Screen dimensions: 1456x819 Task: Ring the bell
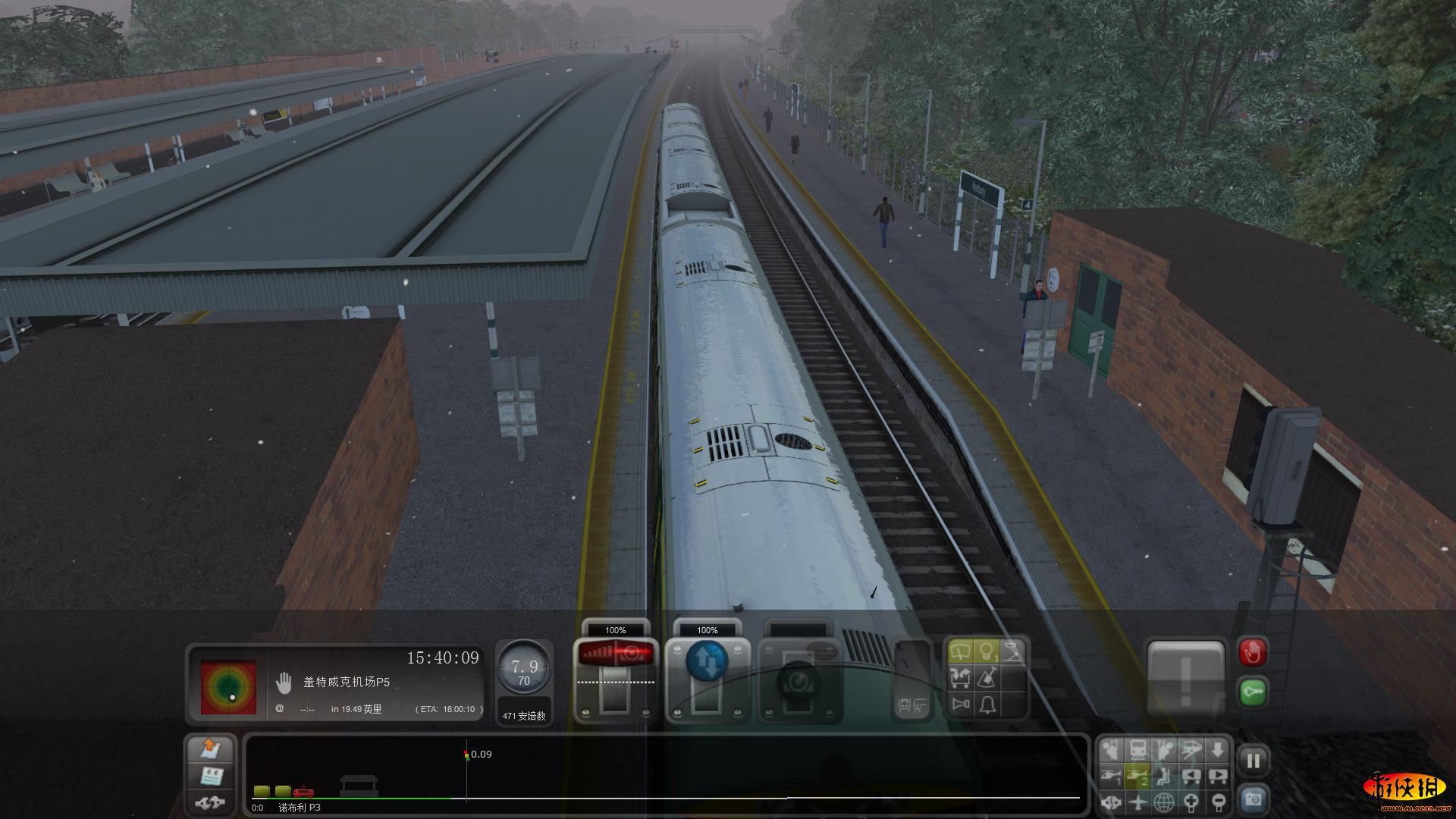(987, 704)
